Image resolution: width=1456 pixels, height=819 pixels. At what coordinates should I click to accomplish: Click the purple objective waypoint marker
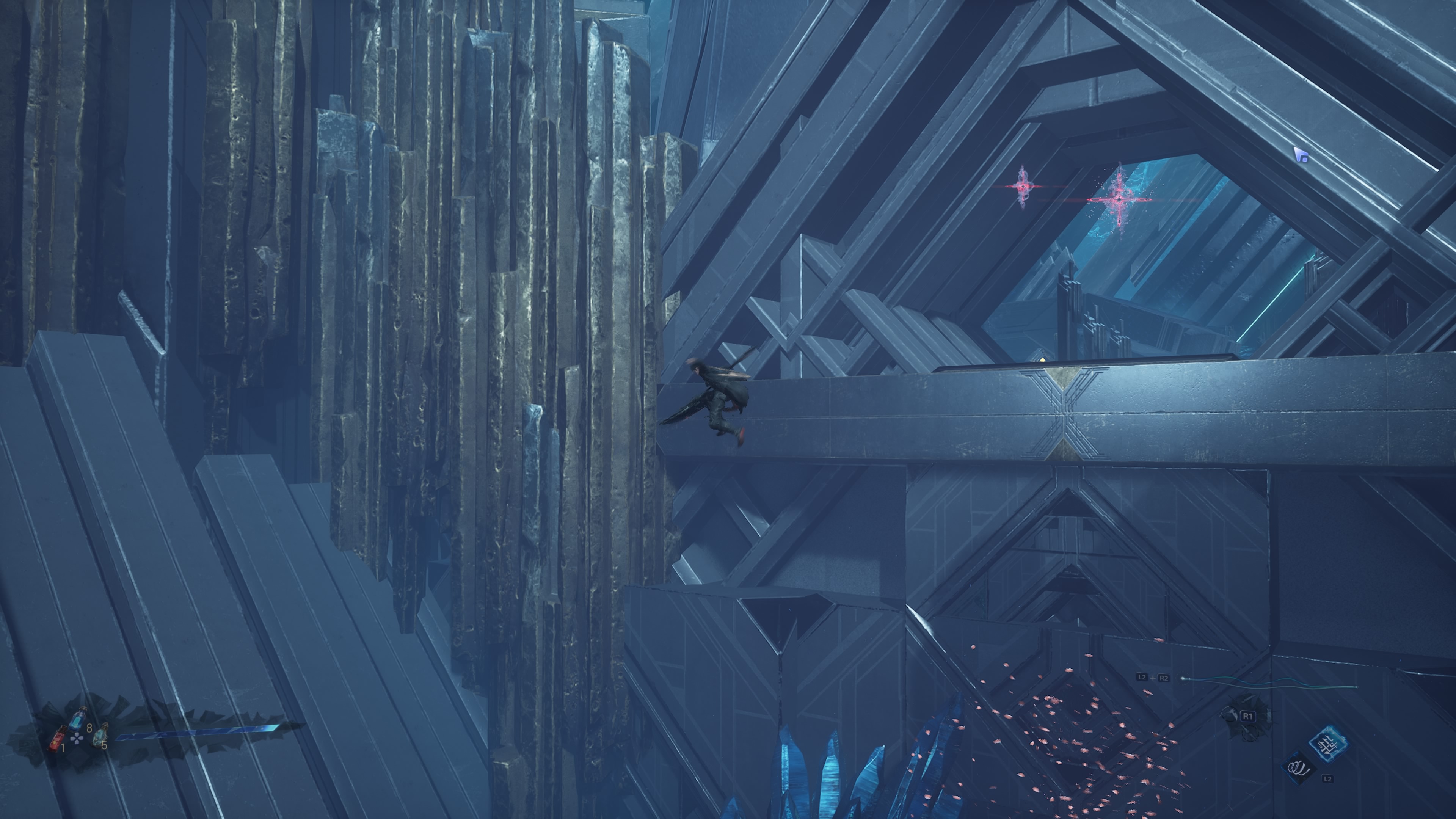[x=1301, y=155]
